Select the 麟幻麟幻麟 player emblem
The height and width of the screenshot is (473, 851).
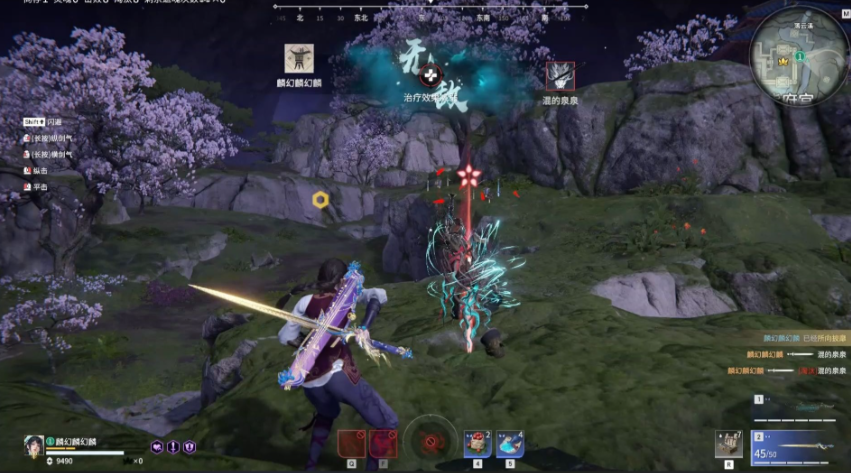click(295, 58)
